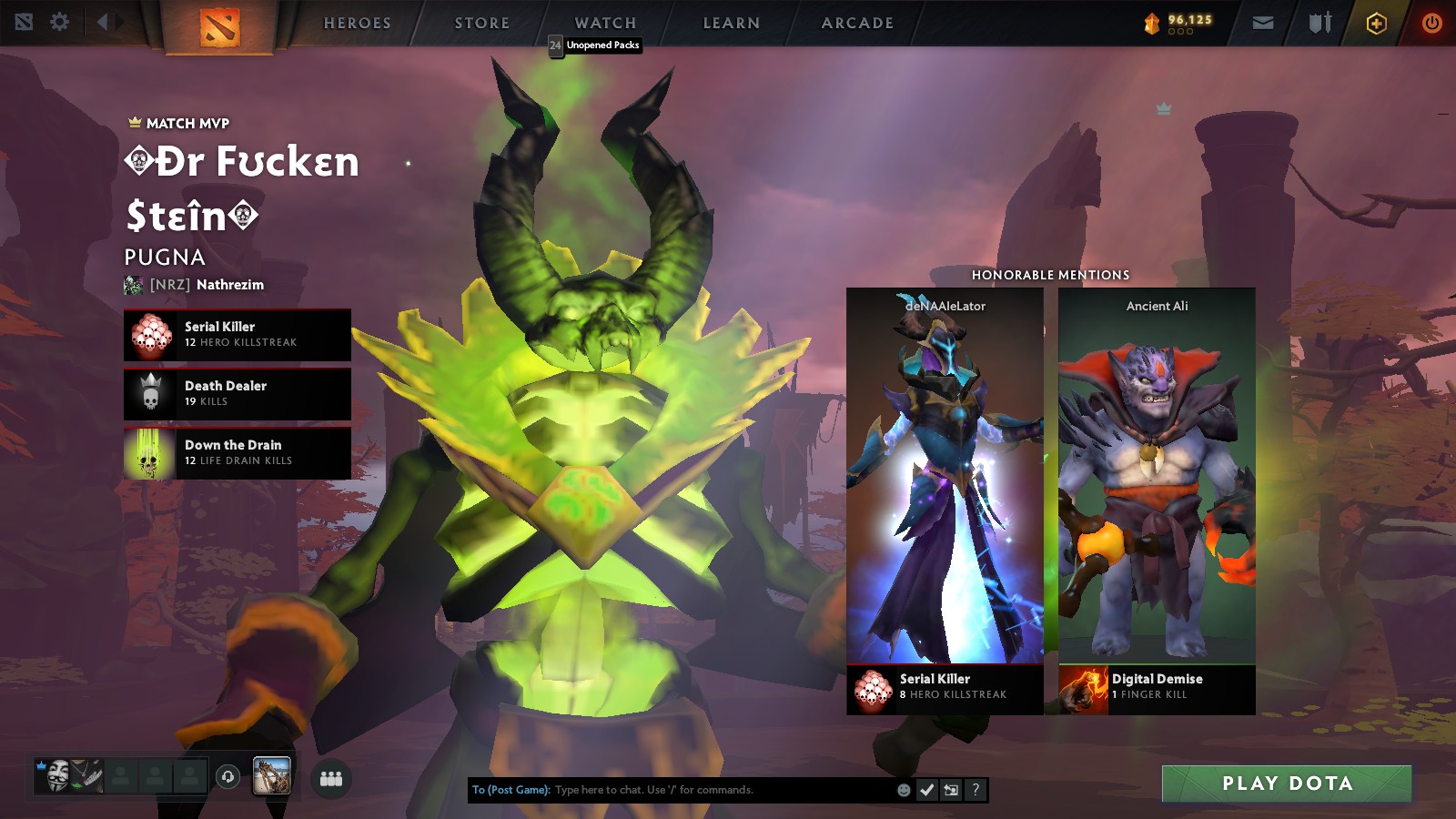The image size is (1456, 819).
Task: Focus the post-game chat input box
Action: [x=719, y=790]
